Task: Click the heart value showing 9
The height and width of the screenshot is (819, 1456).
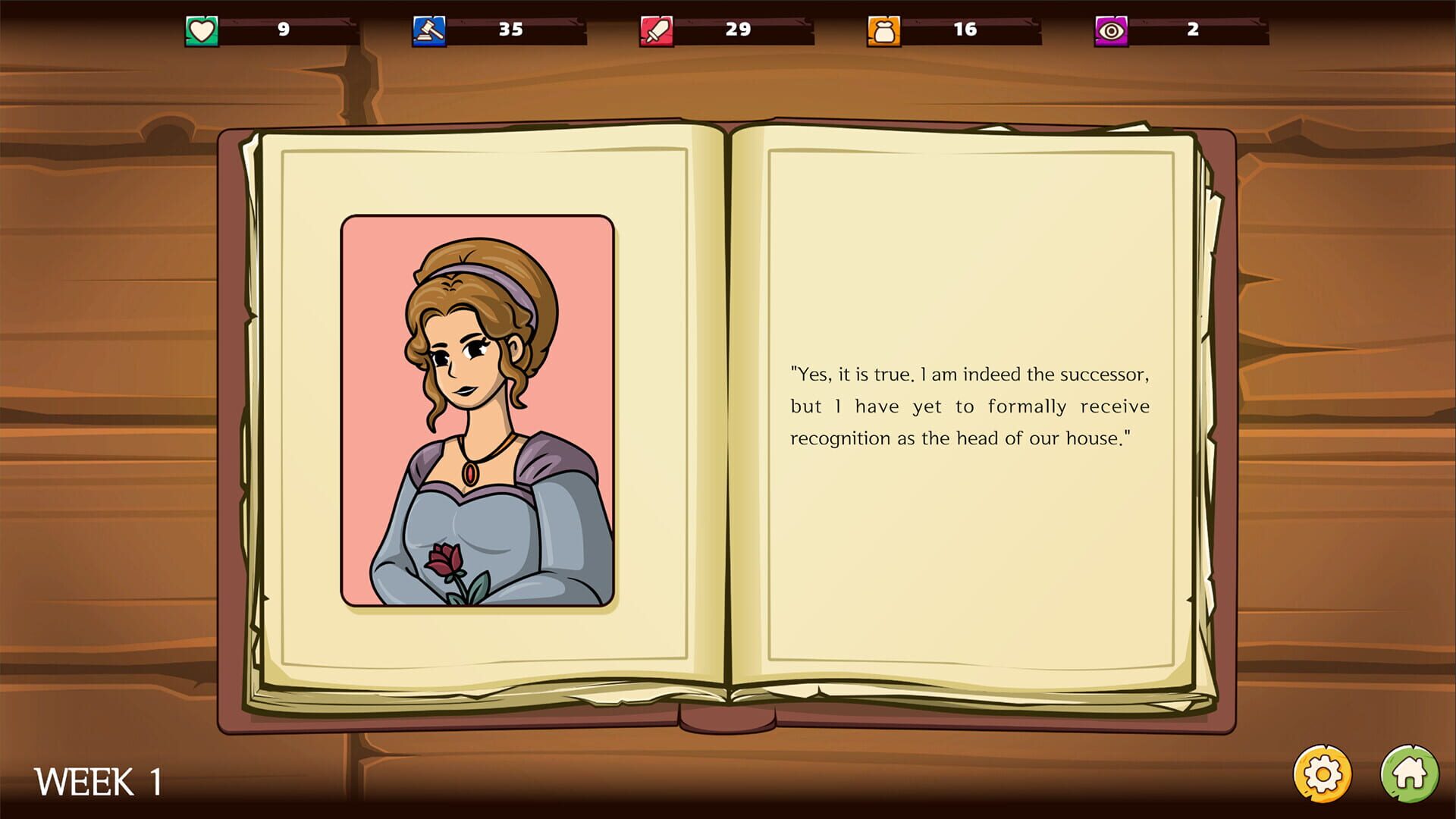Action: point(284,30)
